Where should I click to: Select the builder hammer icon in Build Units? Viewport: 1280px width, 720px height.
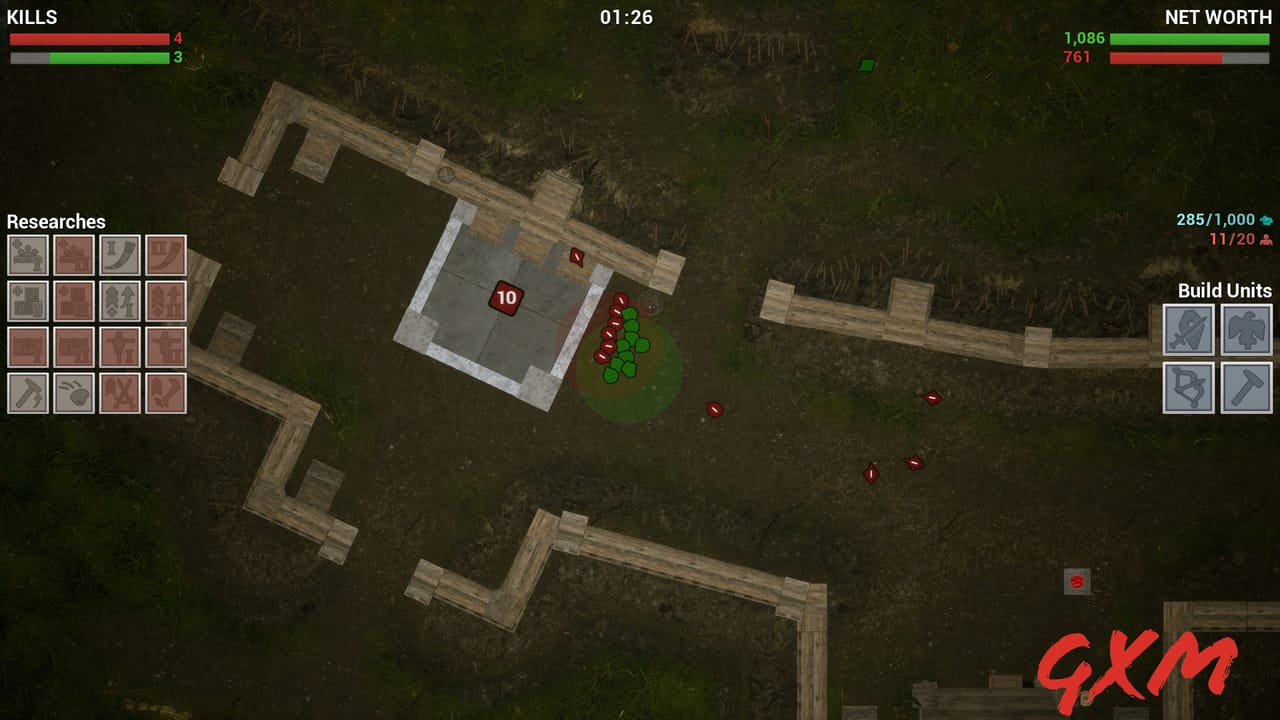click(1248, 388)
